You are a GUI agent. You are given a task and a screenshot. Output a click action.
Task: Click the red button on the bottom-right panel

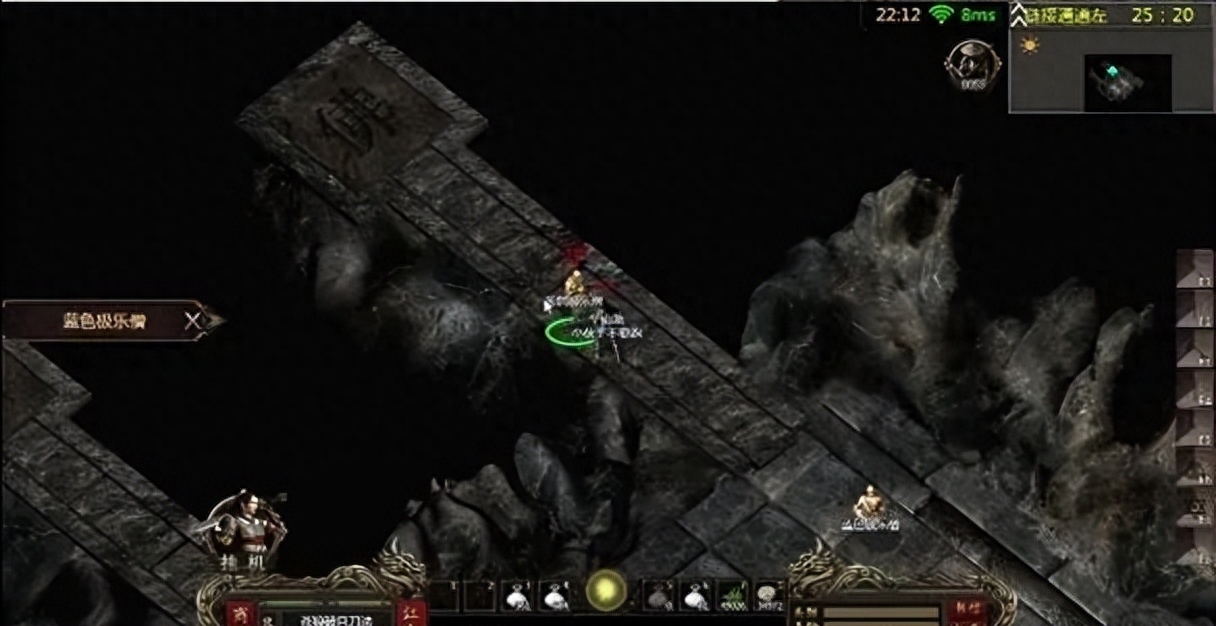pyautogui.click(x=969, y=608)
